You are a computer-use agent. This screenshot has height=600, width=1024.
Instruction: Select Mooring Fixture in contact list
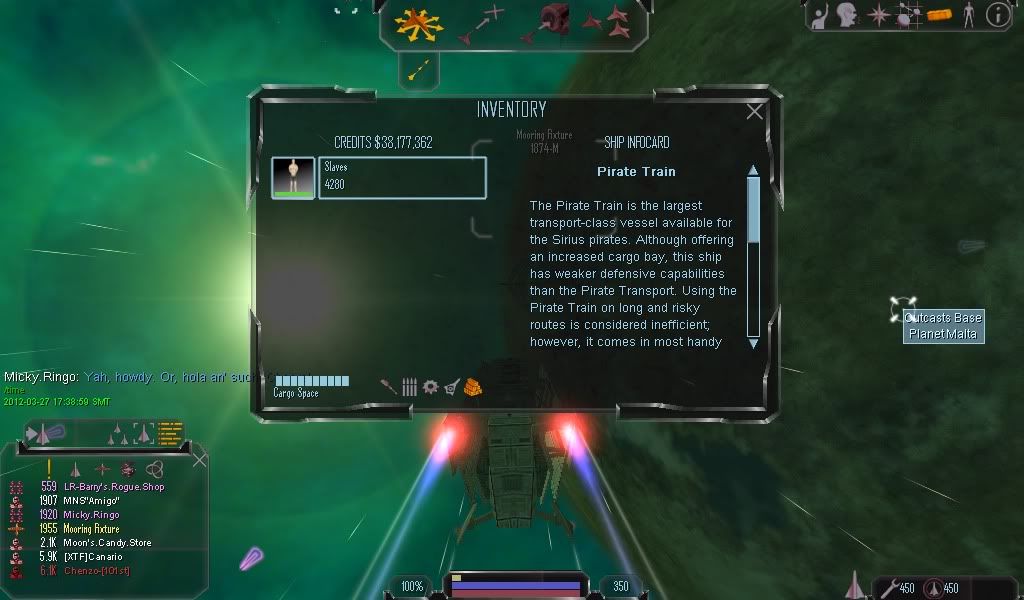click(x=92, y=529)
